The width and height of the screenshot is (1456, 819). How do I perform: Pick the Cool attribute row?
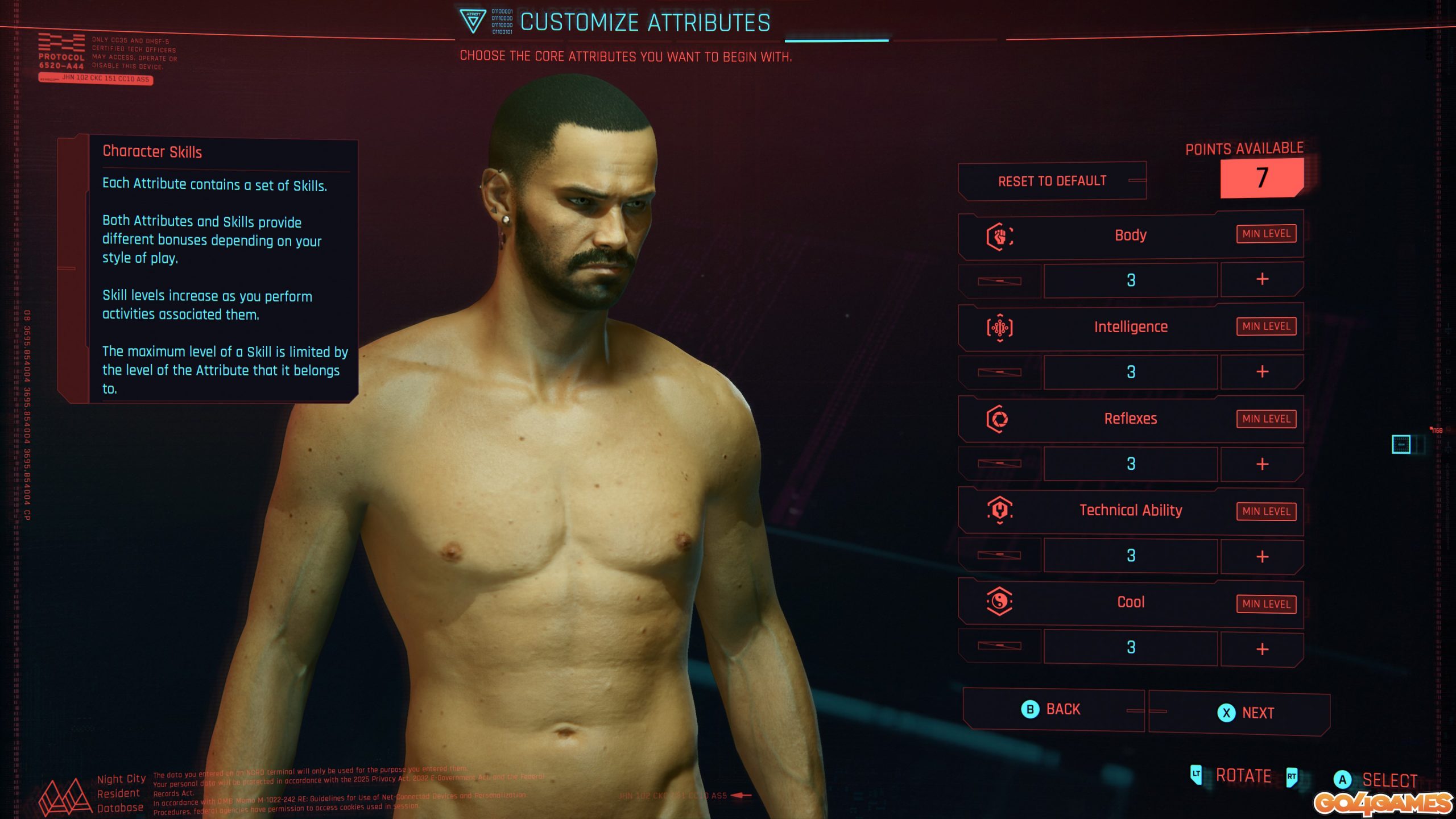[1130, 602]
